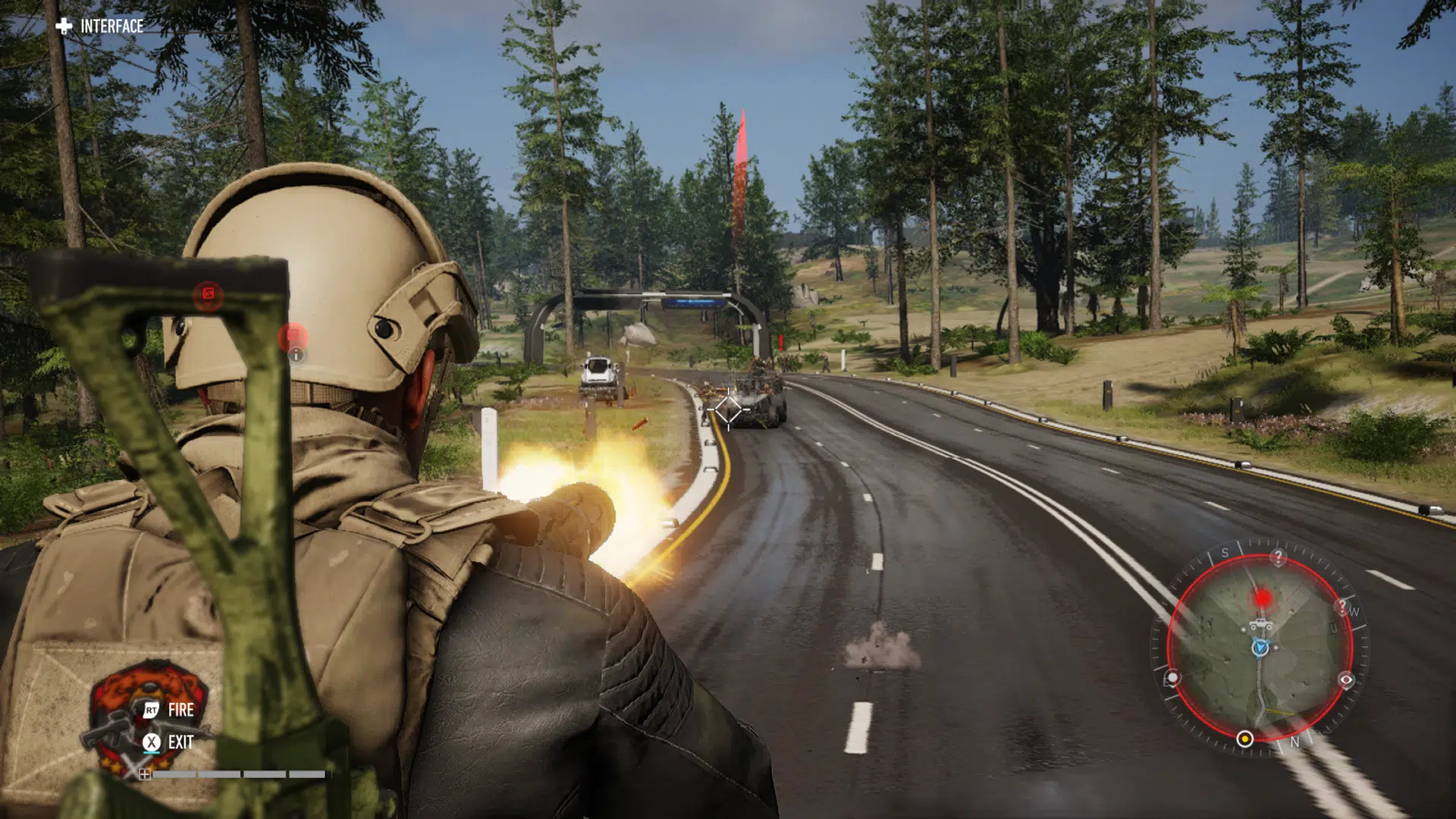
Task: Toggle the eye detection indicator on the compass
Action: (1345, 679)
